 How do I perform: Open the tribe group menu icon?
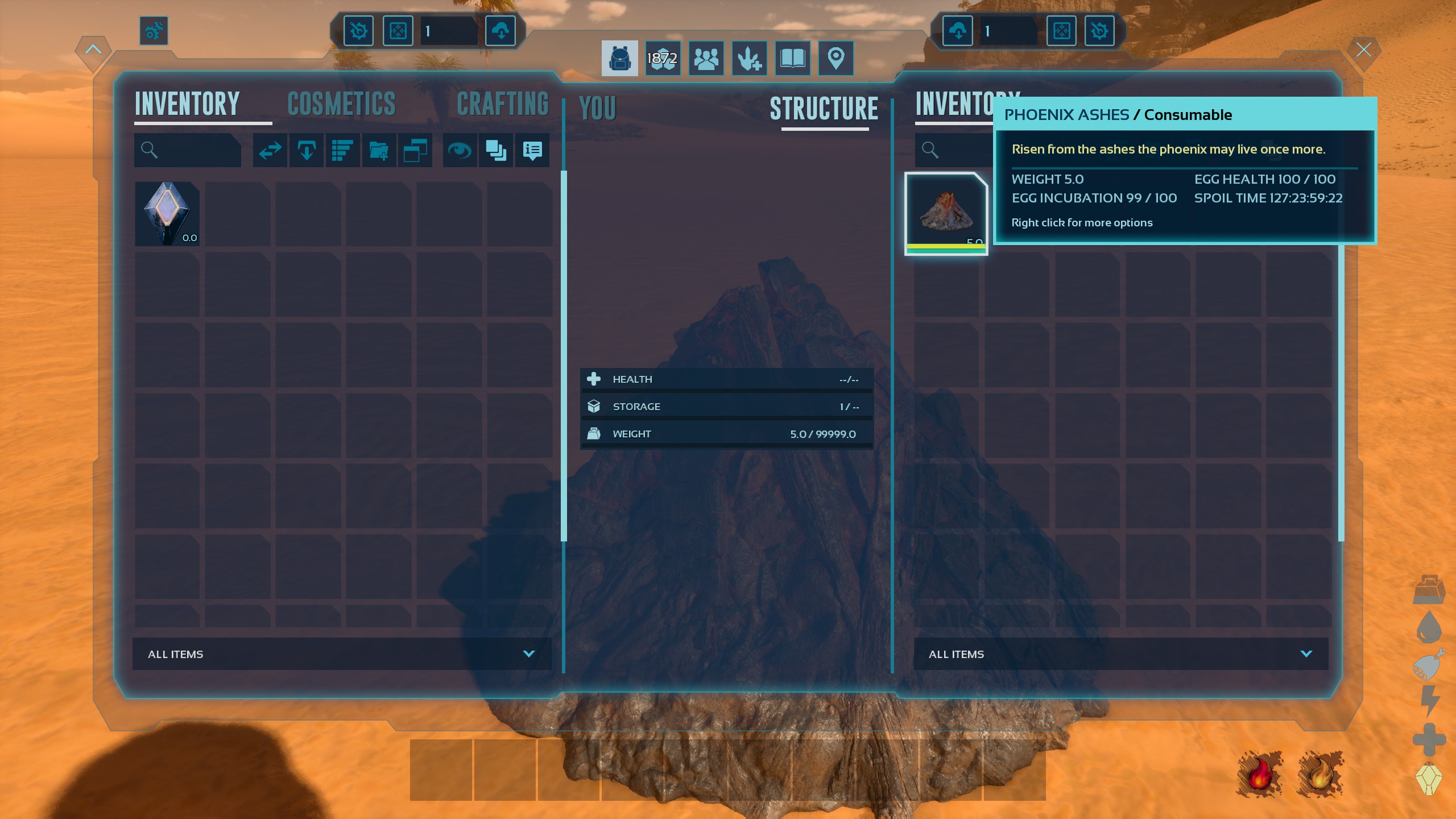coord(706,58)
